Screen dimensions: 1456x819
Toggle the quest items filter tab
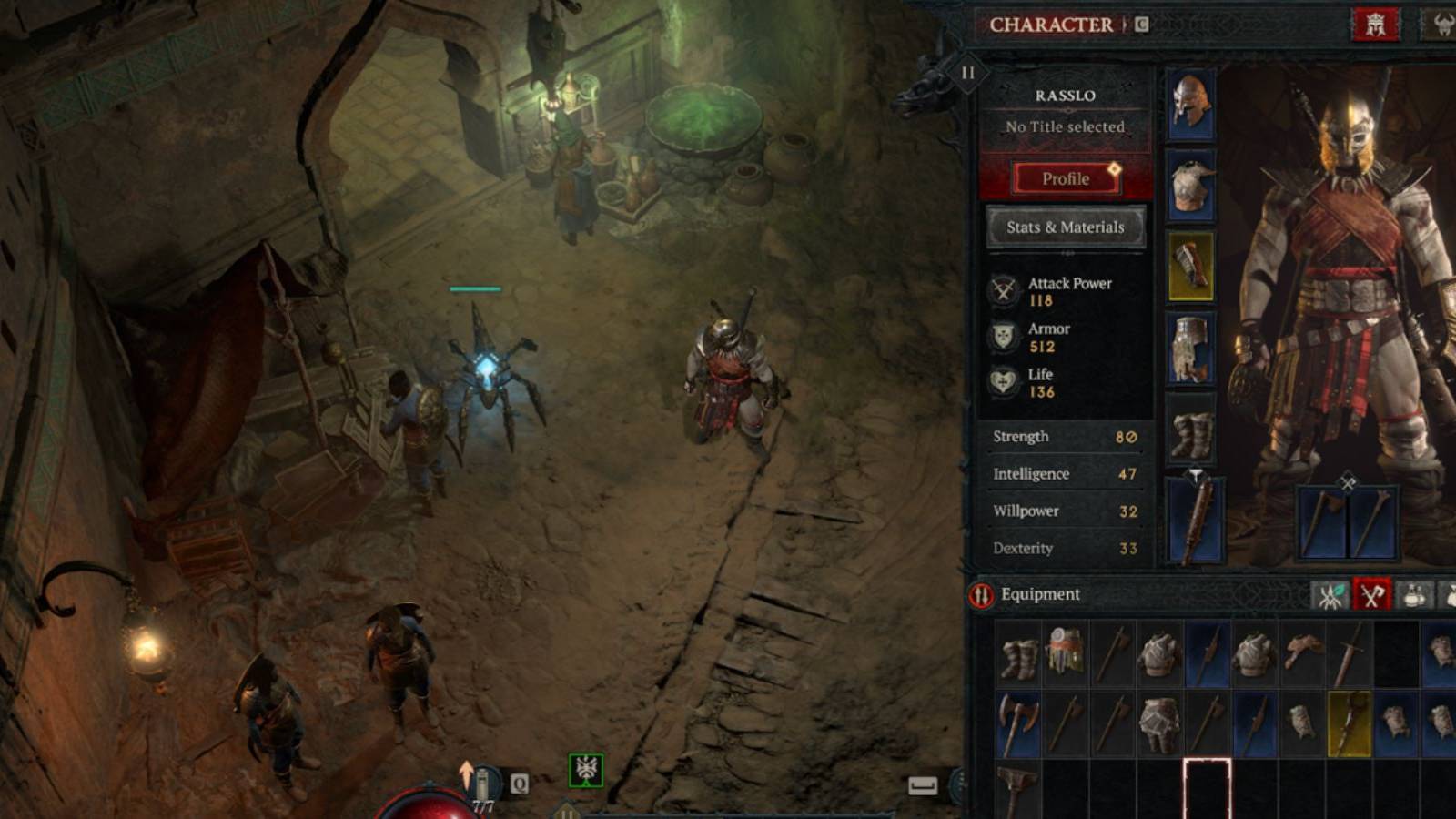(1450, 593)
